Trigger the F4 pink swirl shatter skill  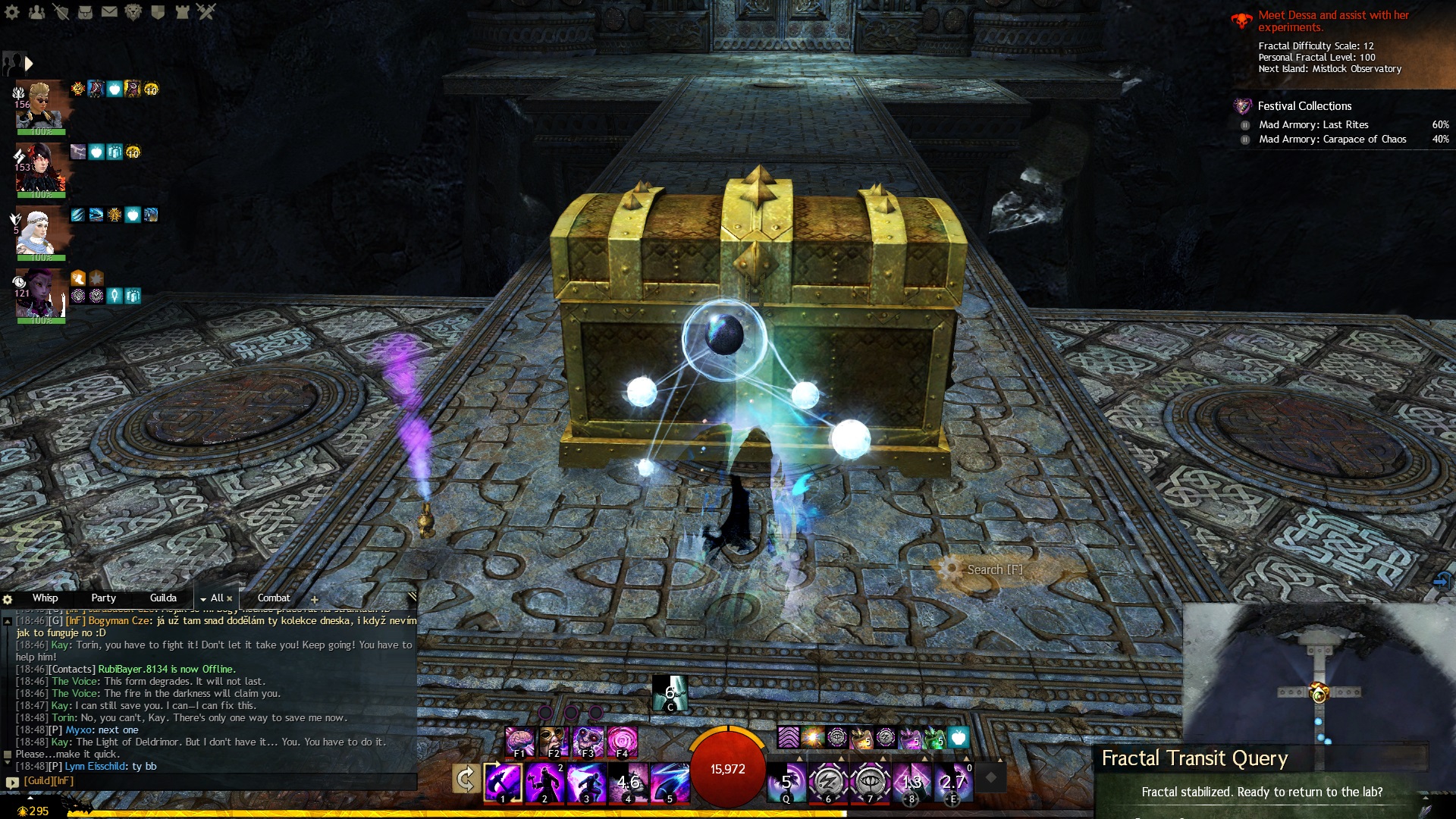622,742
